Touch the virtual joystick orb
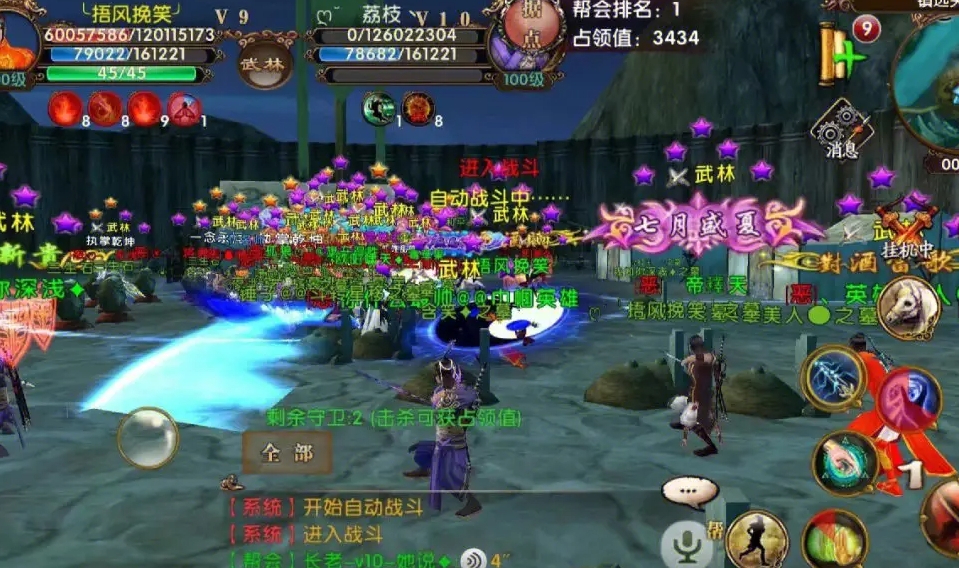 (x=148, y=437)
